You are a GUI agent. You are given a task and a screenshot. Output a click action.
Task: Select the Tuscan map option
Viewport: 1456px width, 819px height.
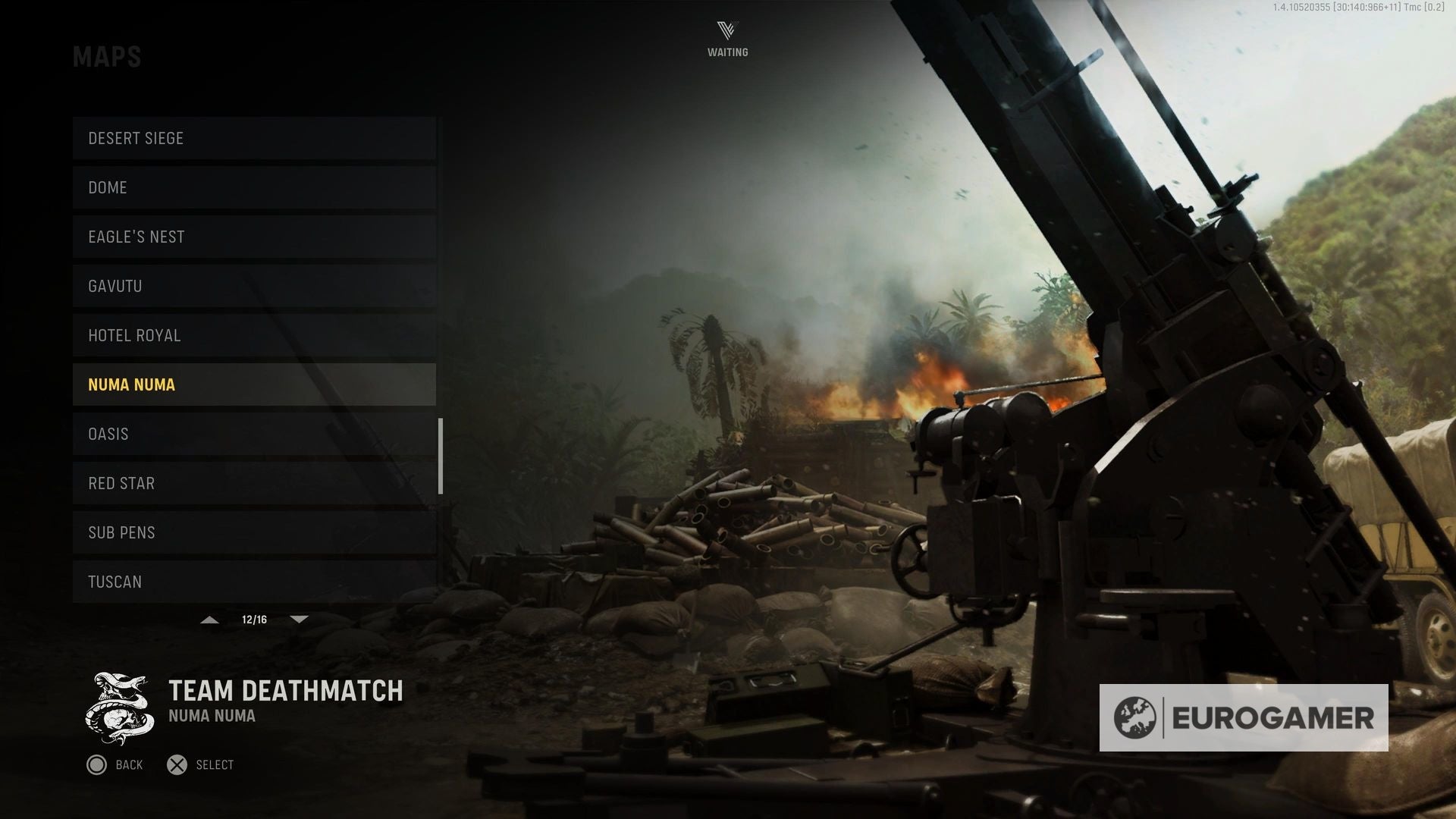pos(254,582)
